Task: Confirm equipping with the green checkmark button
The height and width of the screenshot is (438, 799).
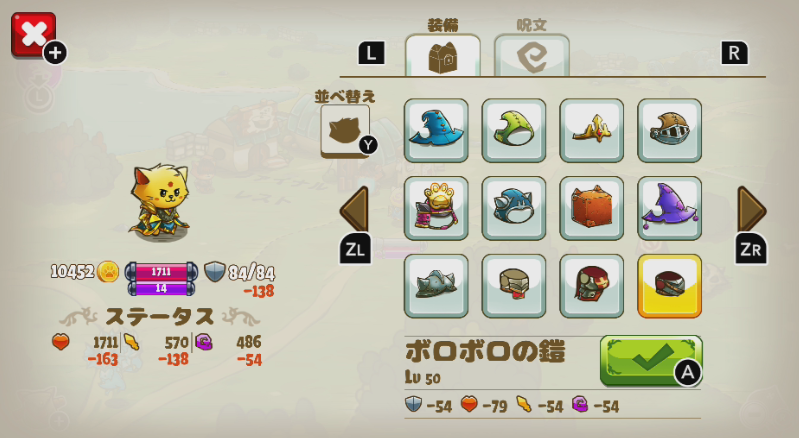Action: tap(650, 360)
